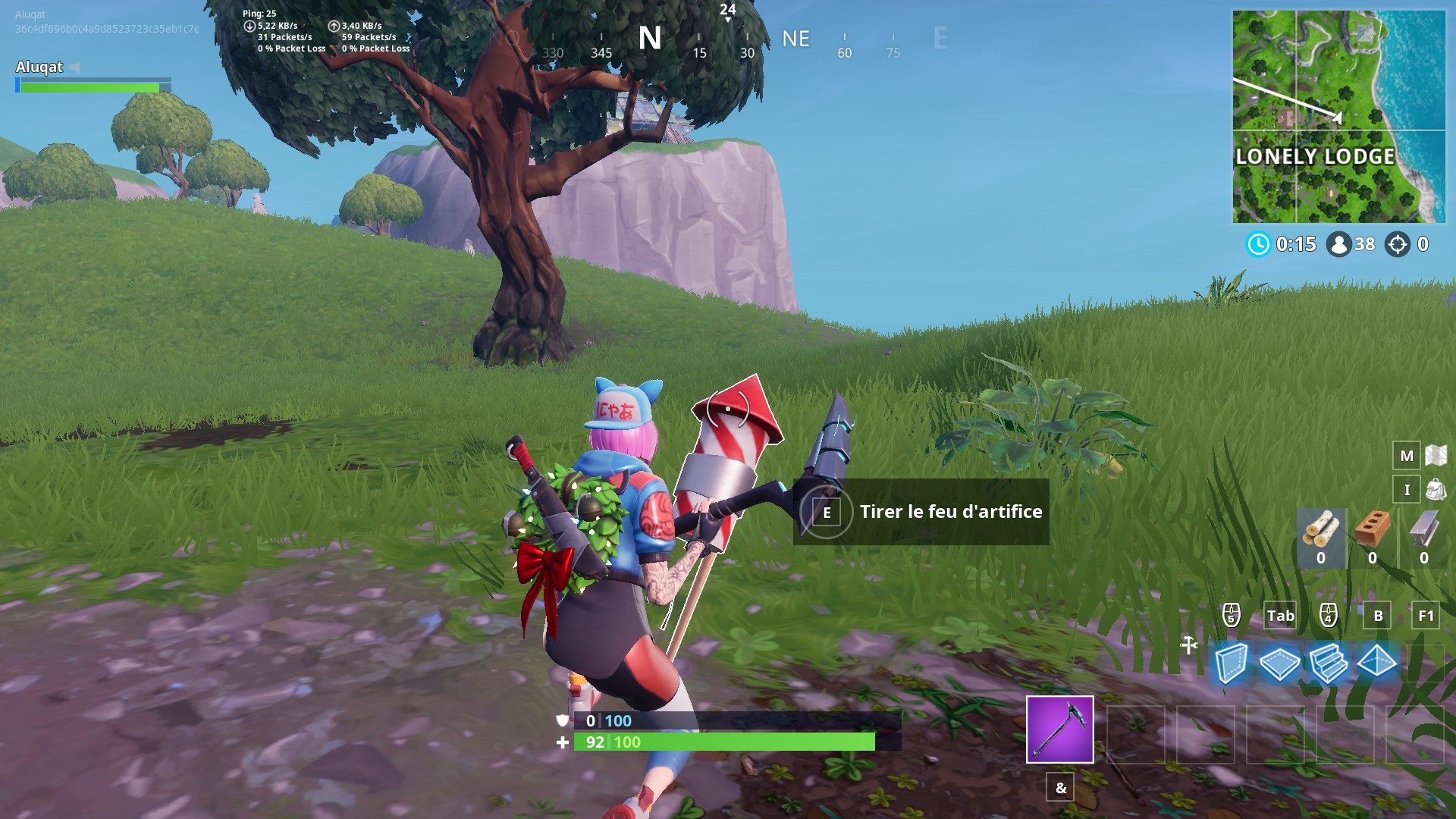Screen dimensions: 1456x819
Task: Choose the floor building piece
Action: pos(1279,664)
